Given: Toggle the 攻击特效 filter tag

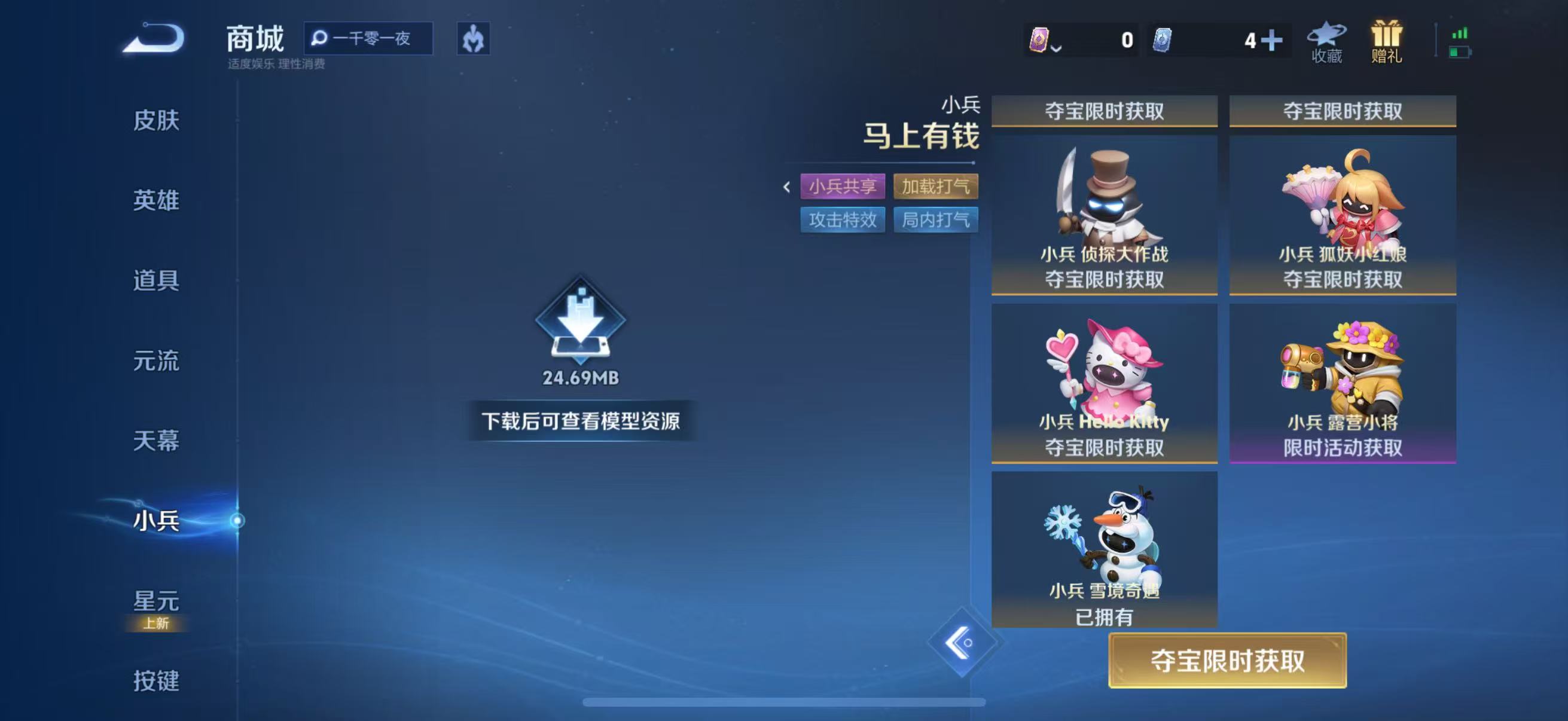Looking at the screenshot, I should point(843,221).
